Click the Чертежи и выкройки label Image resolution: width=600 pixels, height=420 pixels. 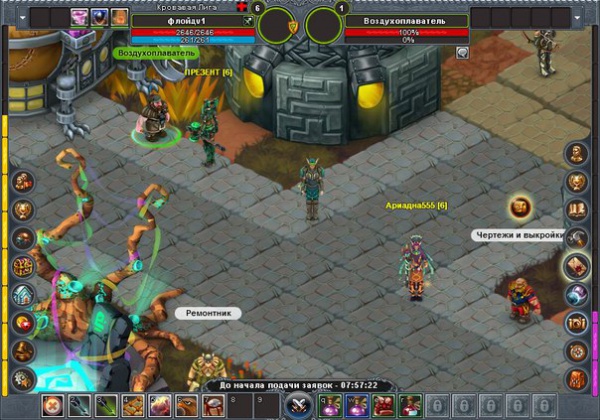520,235
